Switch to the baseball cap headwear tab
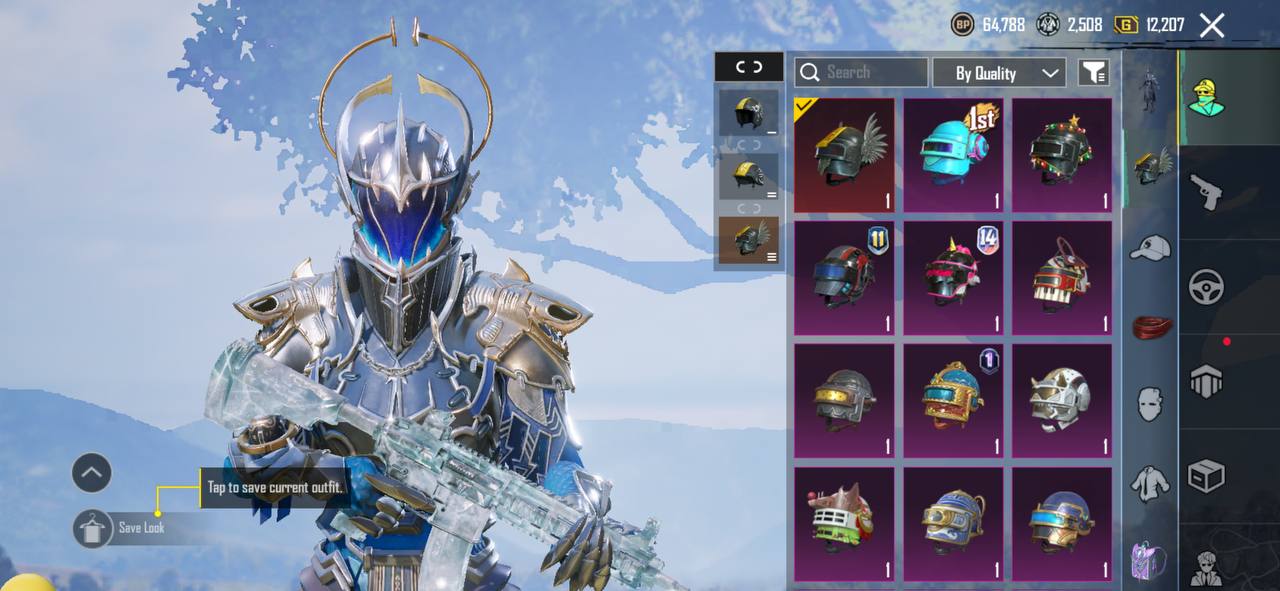Viewport: 1280px width, 591px height. tap(1150, 247)
